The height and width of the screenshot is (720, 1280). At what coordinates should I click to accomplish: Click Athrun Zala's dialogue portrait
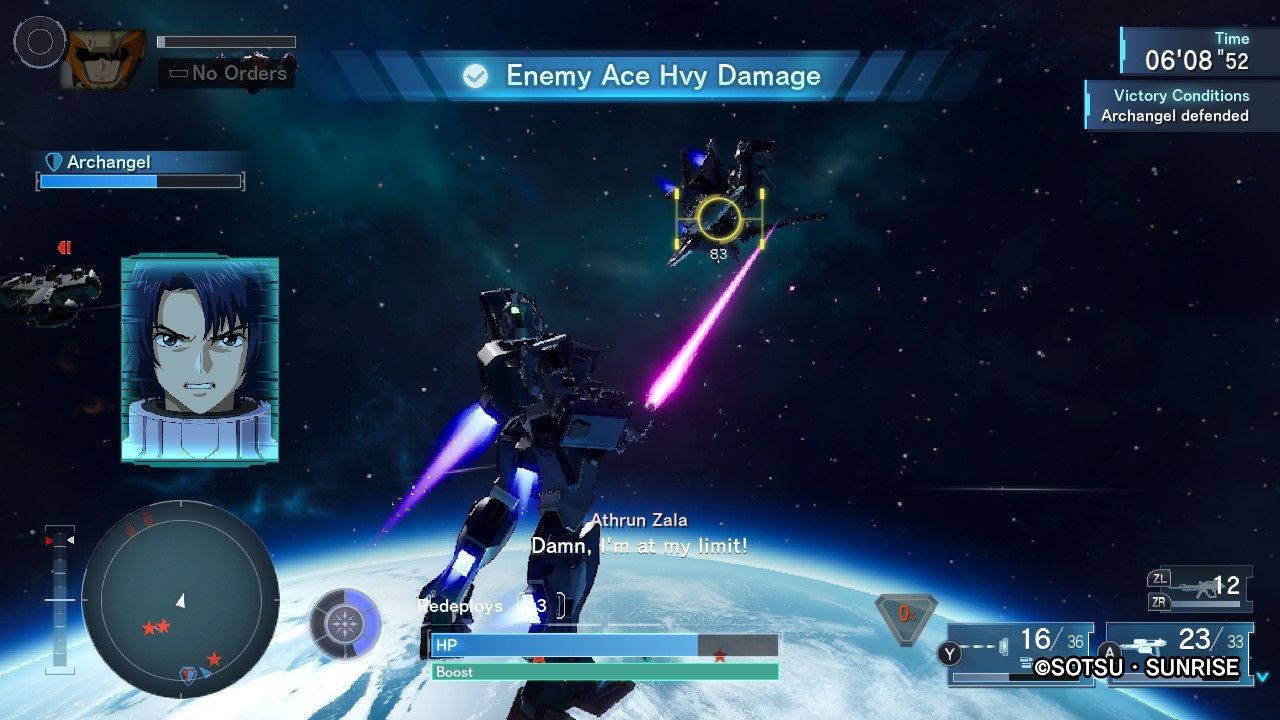[x=200, y=360]
